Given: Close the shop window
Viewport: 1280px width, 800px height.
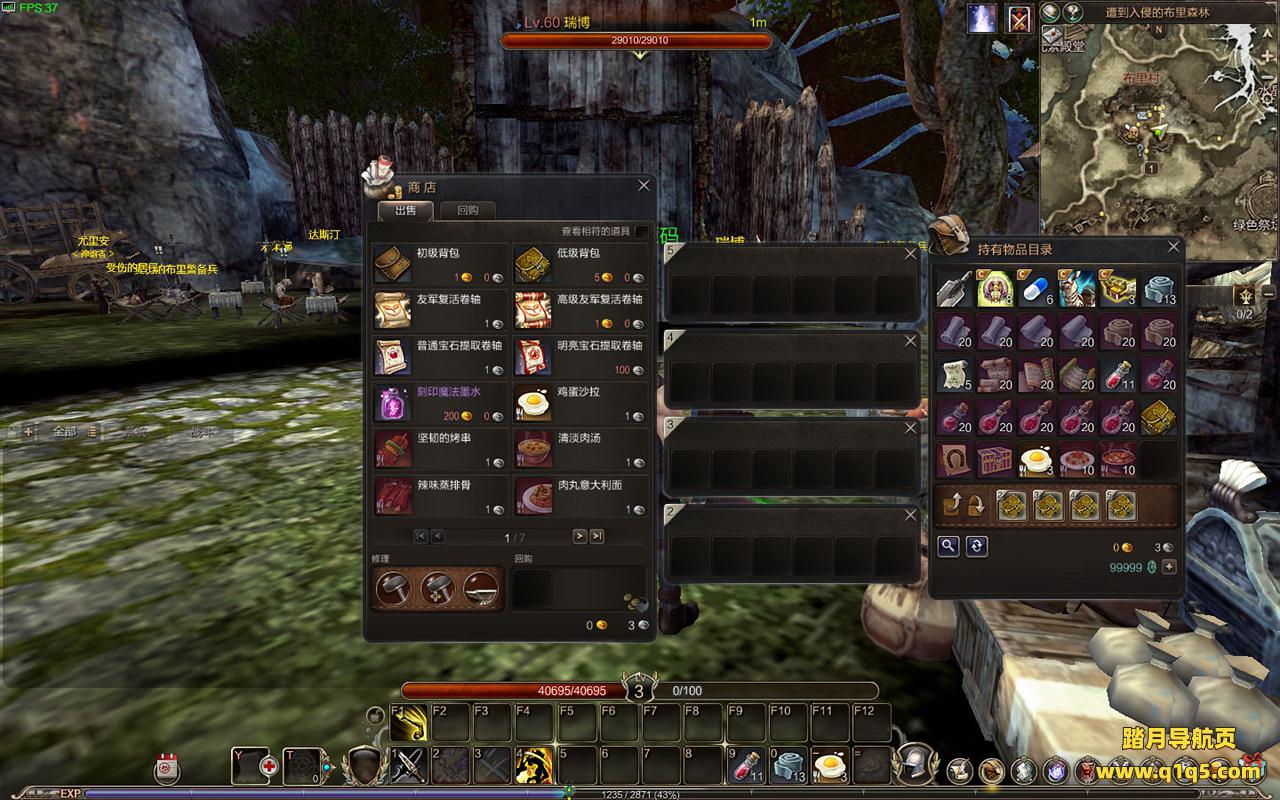Looking at the screenshot, I should [644, 185].
